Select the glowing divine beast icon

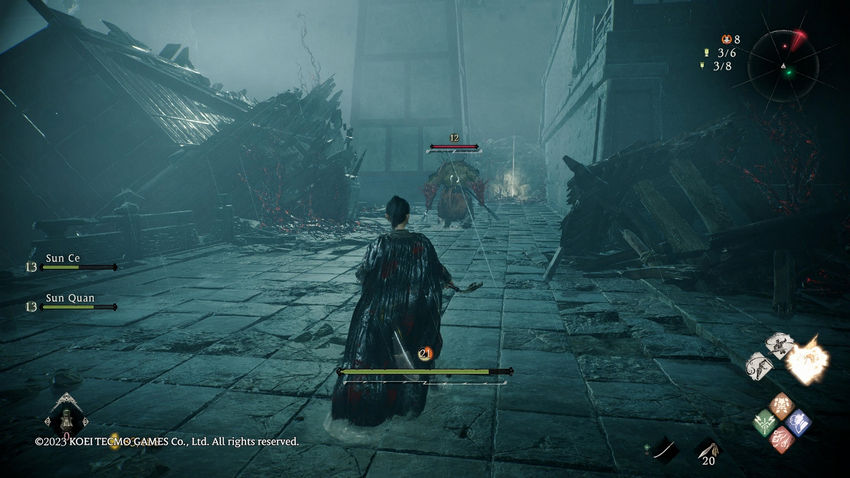click(x=806, y=361)
